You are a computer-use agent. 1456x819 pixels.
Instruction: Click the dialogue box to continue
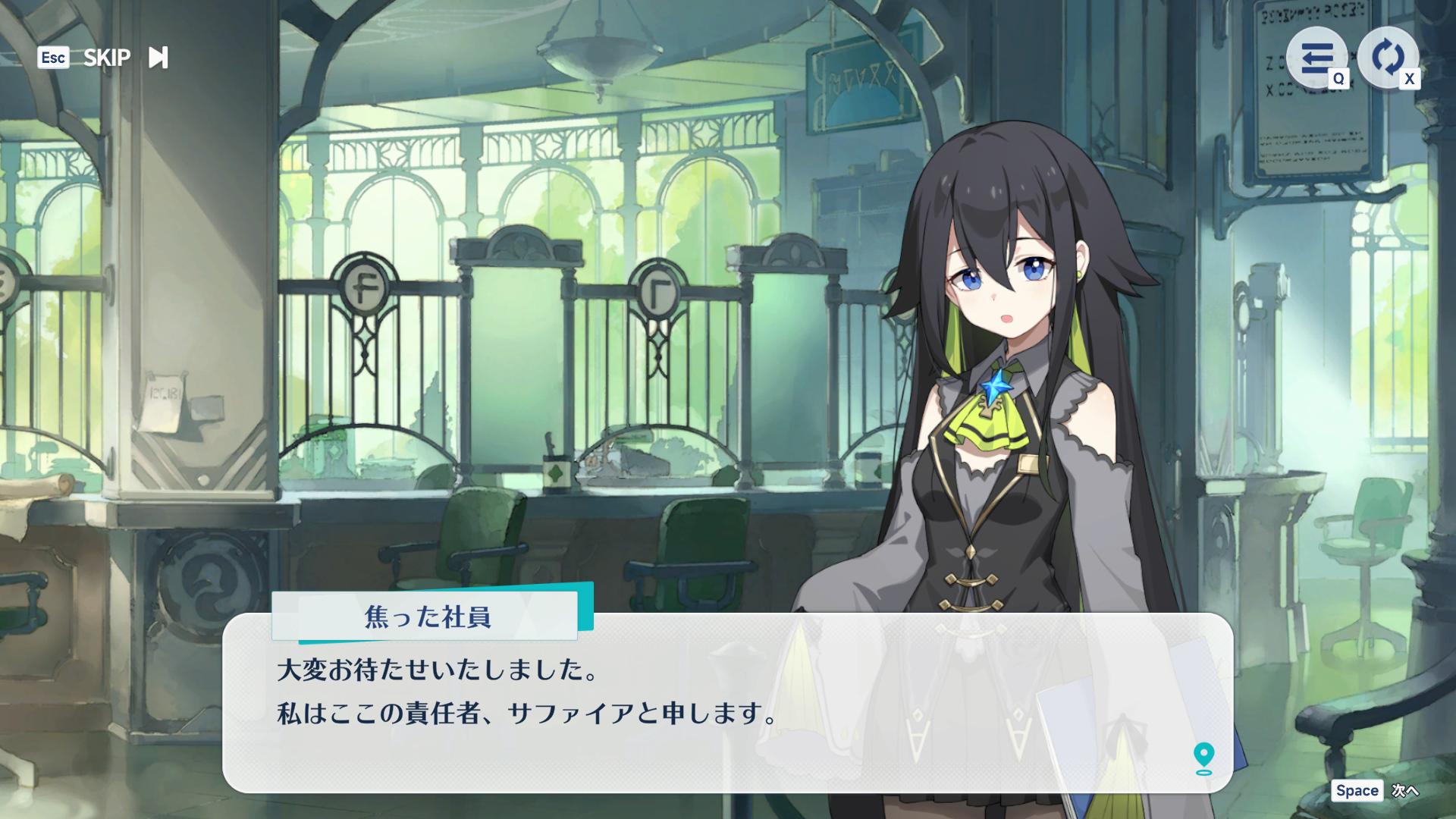pos(726,703)
